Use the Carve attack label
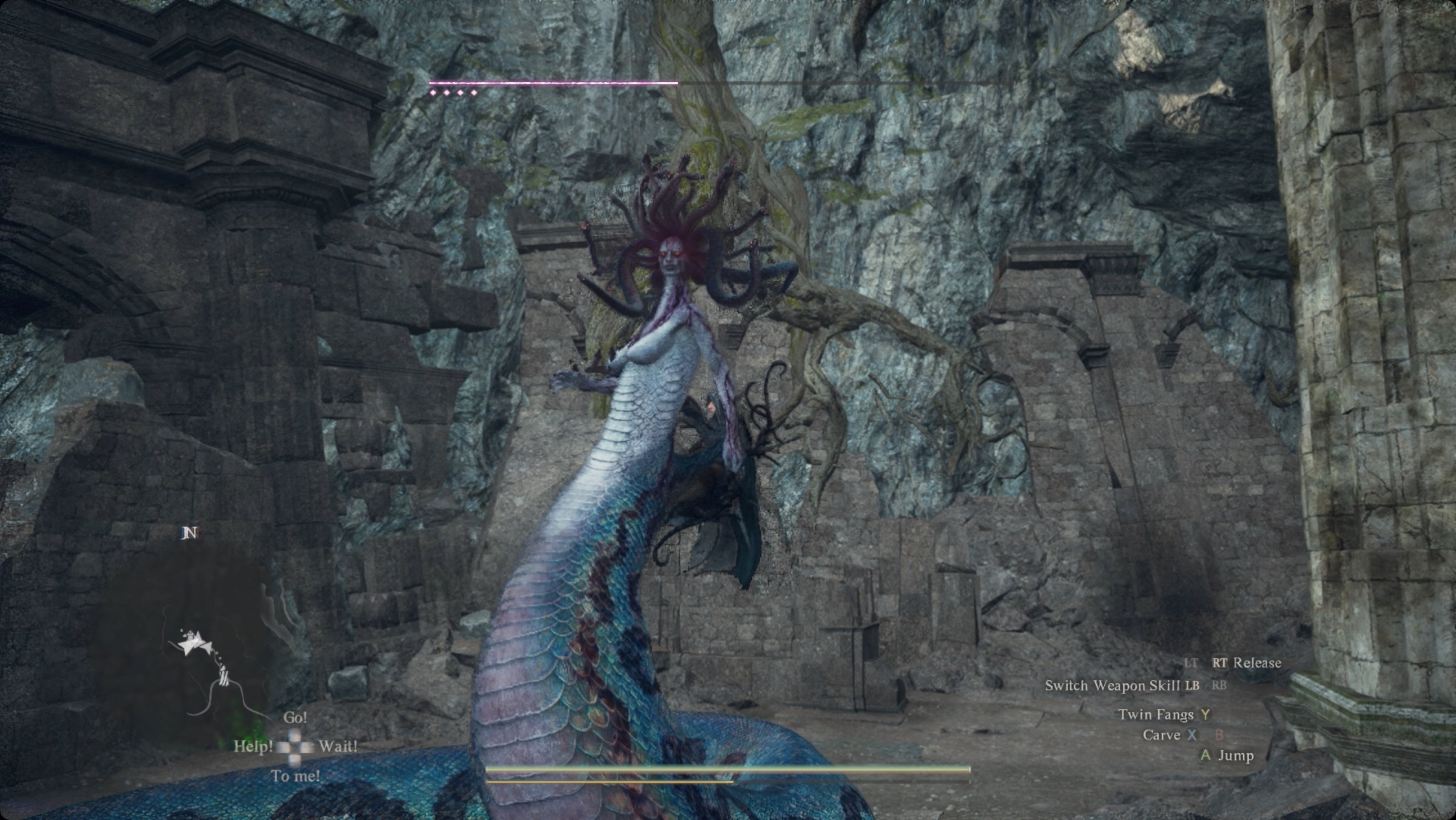Viewport: 1456px width, 820px height. click(1161, 735)
